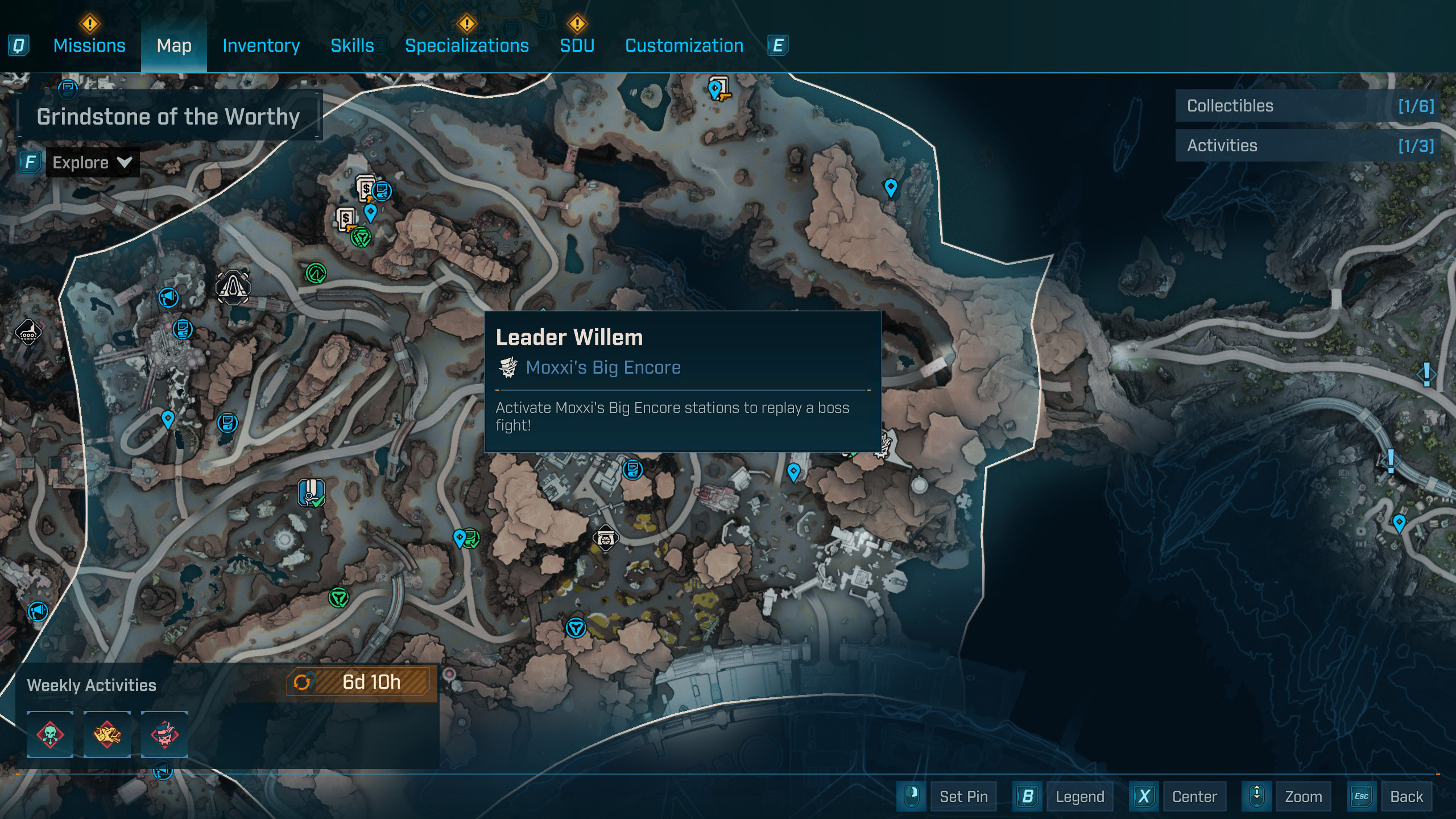Select the orange beast weekly activity
Screen dimensions: 1456x819
coord(107,734)
